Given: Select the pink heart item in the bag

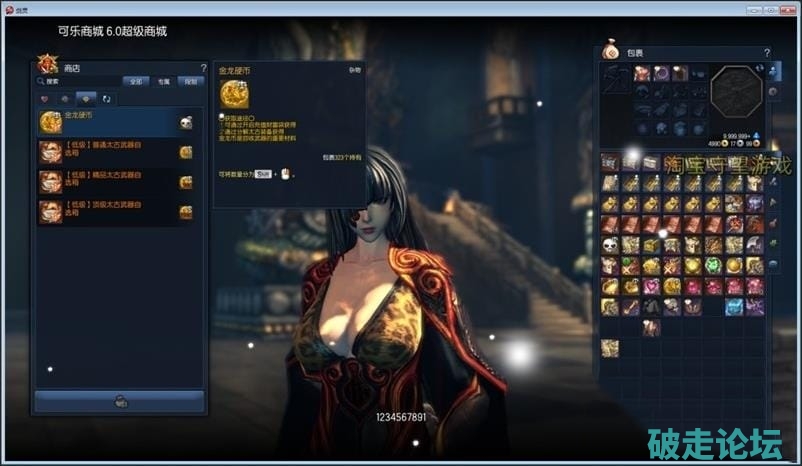Looking at the screenshot, I should coord(651,286).
